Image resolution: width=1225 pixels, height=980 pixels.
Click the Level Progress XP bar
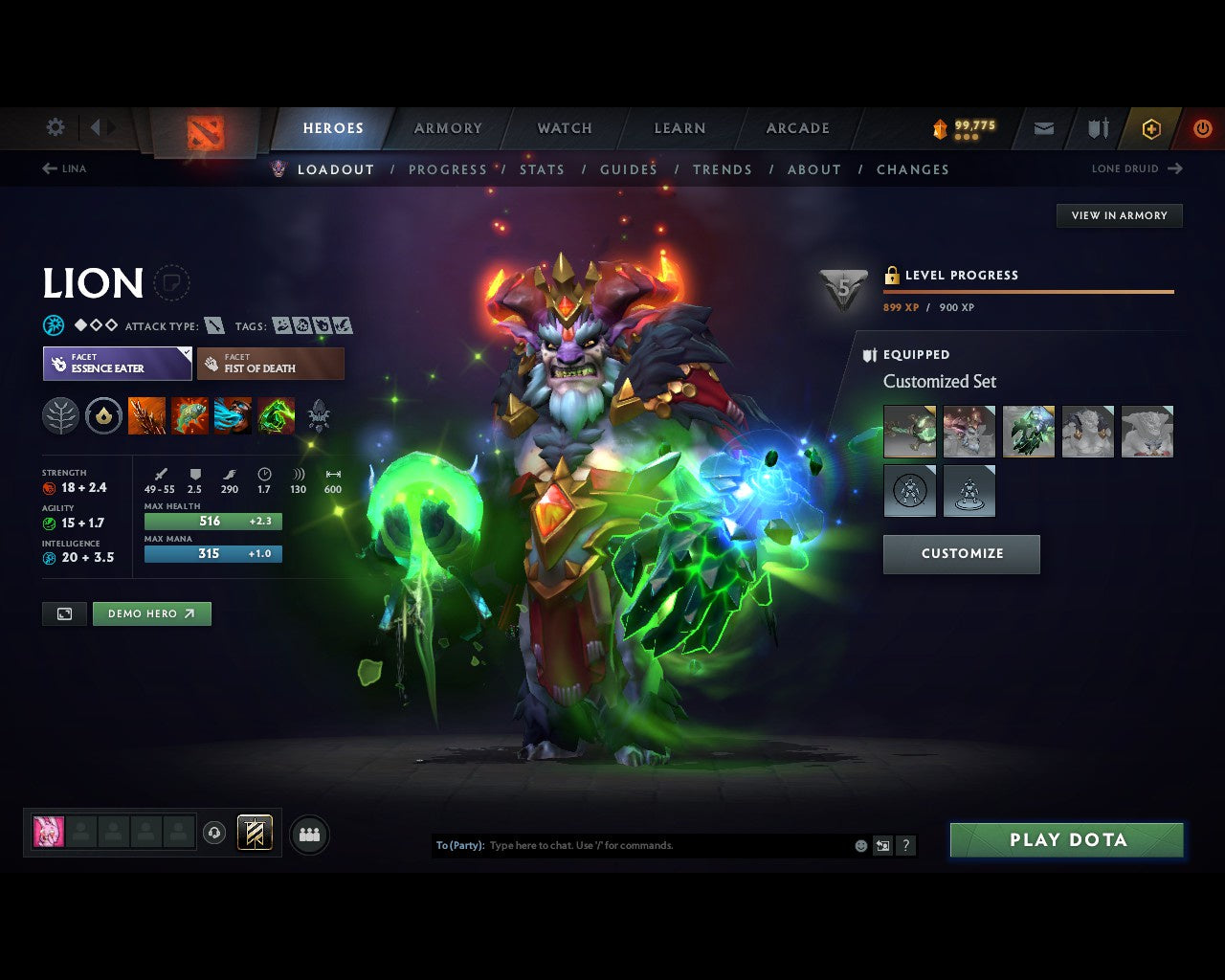1029,291
